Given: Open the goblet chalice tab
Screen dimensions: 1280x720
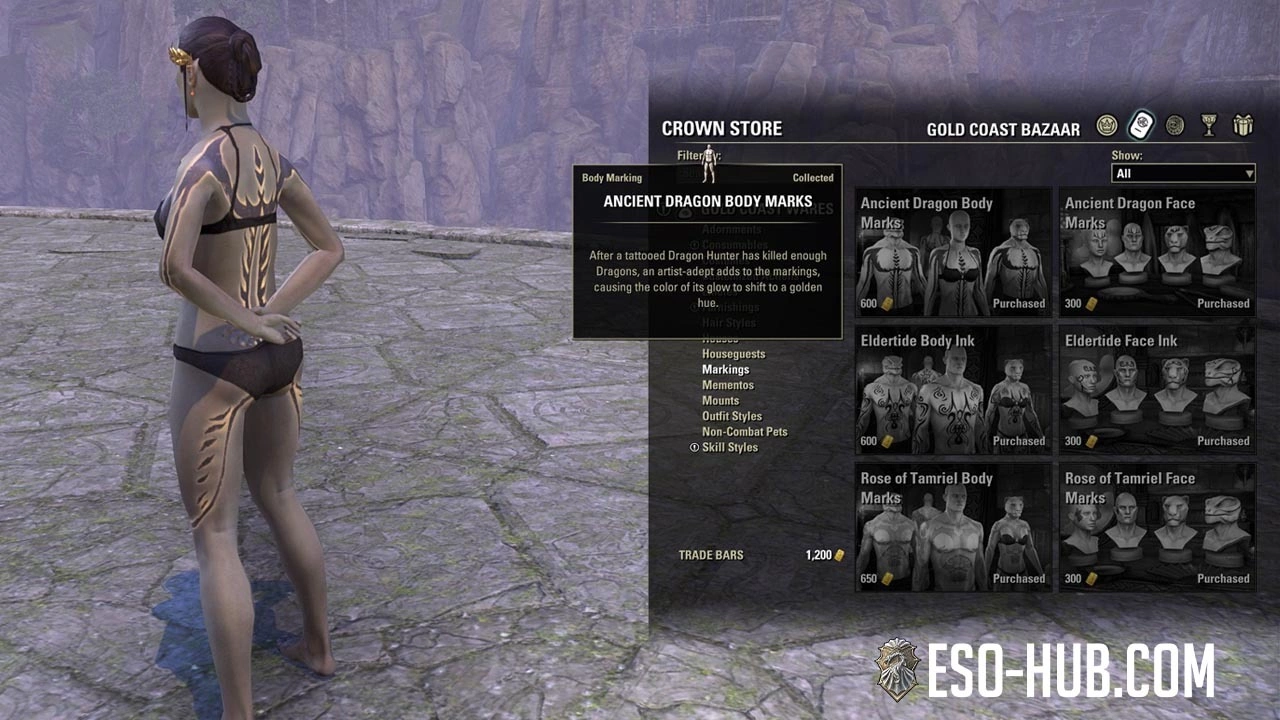Looking at the screenshot, I should point(1209,126).
